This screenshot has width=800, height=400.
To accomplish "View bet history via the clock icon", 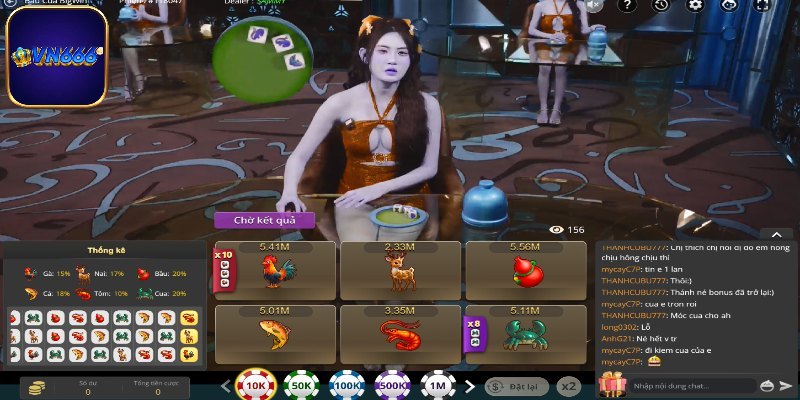I will point(661,5).
